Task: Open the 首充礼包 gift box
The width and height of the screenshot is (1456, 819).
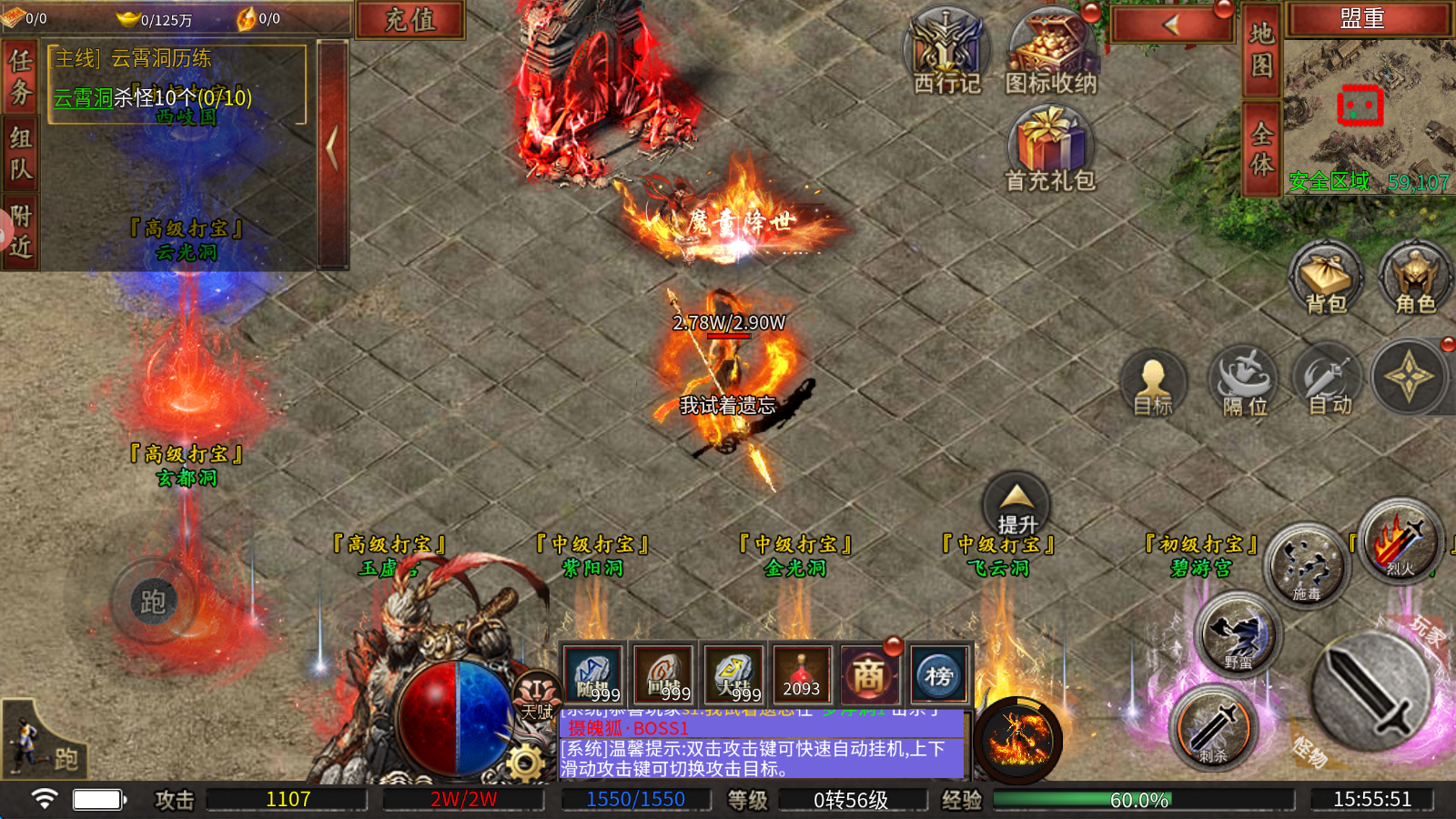Action: [1049, 146]
